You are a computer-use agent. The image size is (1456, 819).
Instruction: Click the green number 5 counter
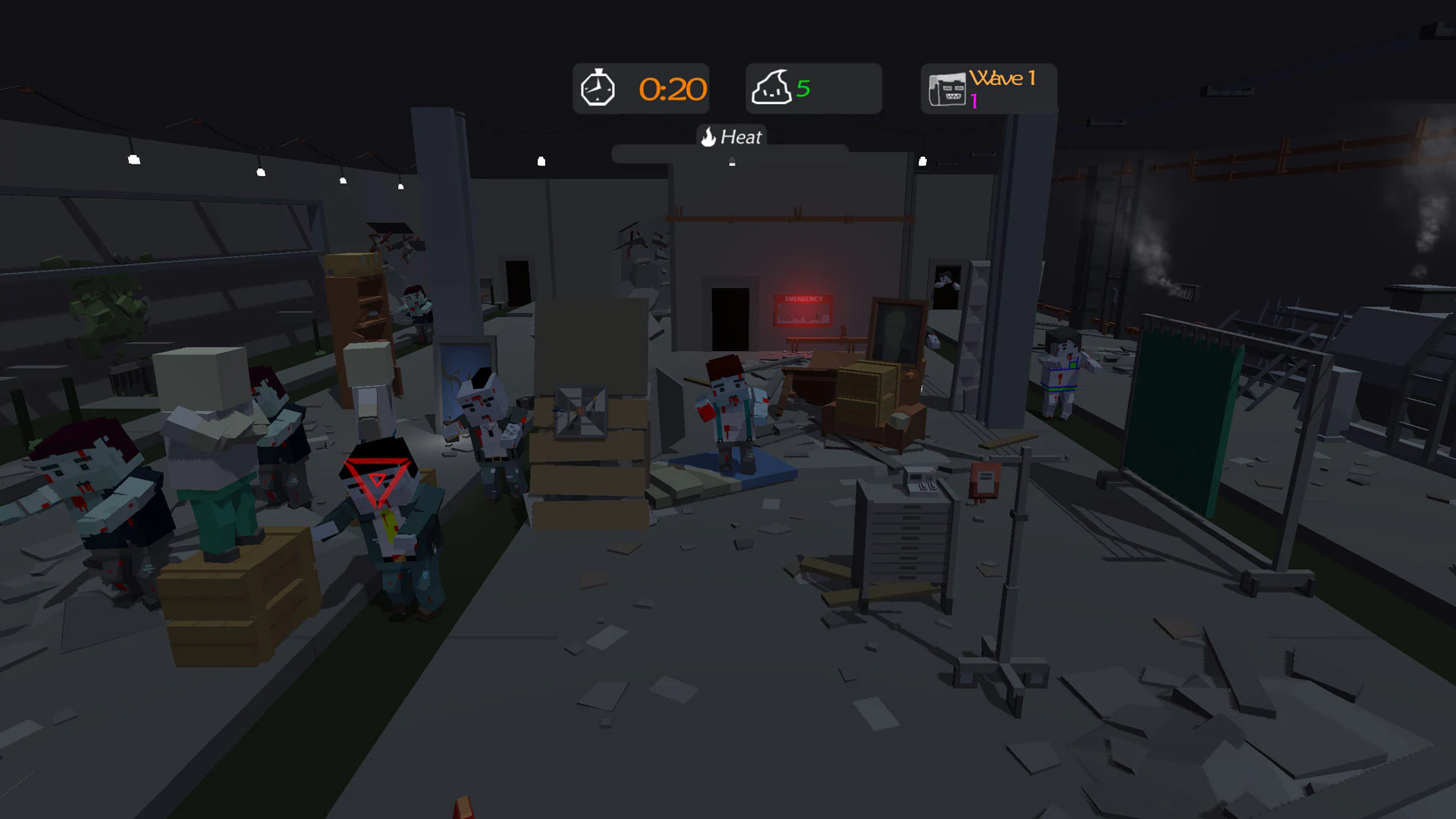tap(803, 87)
